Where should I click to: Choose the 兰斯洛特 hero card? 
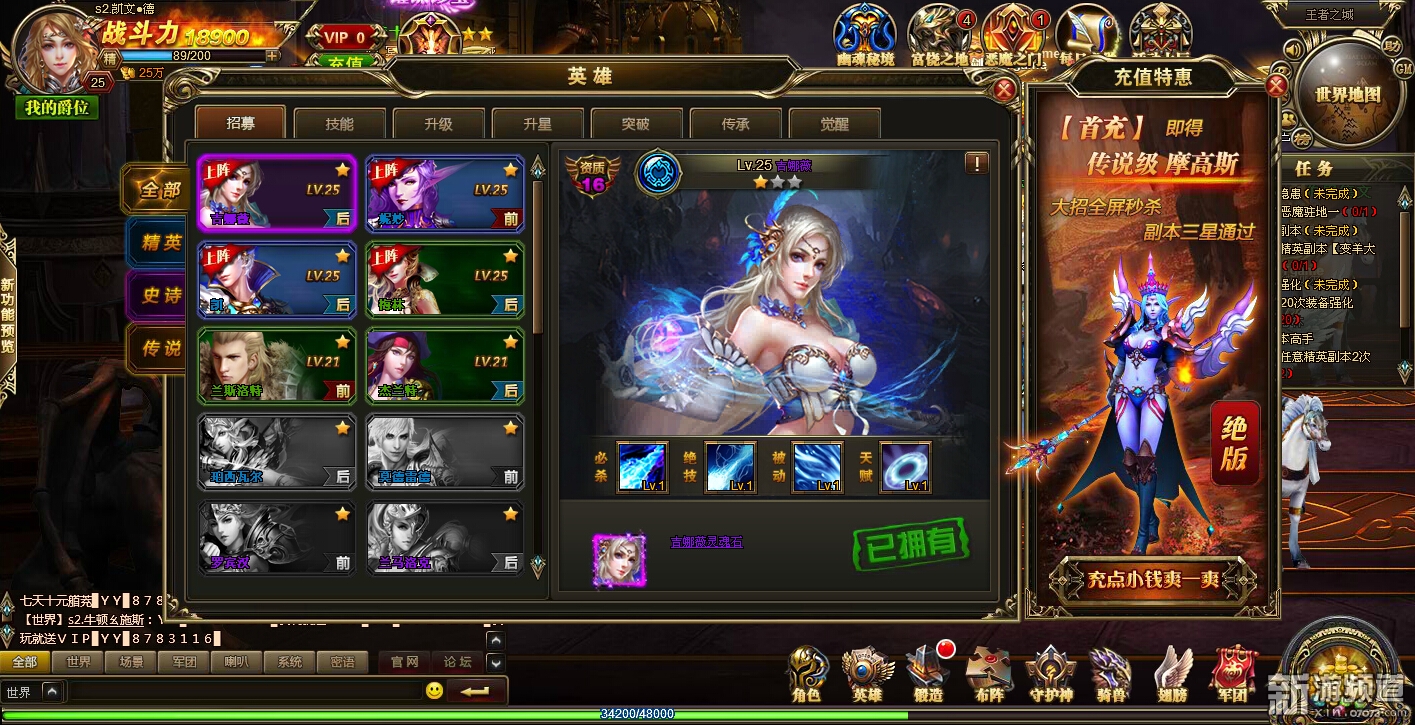[x=277, y=366]
